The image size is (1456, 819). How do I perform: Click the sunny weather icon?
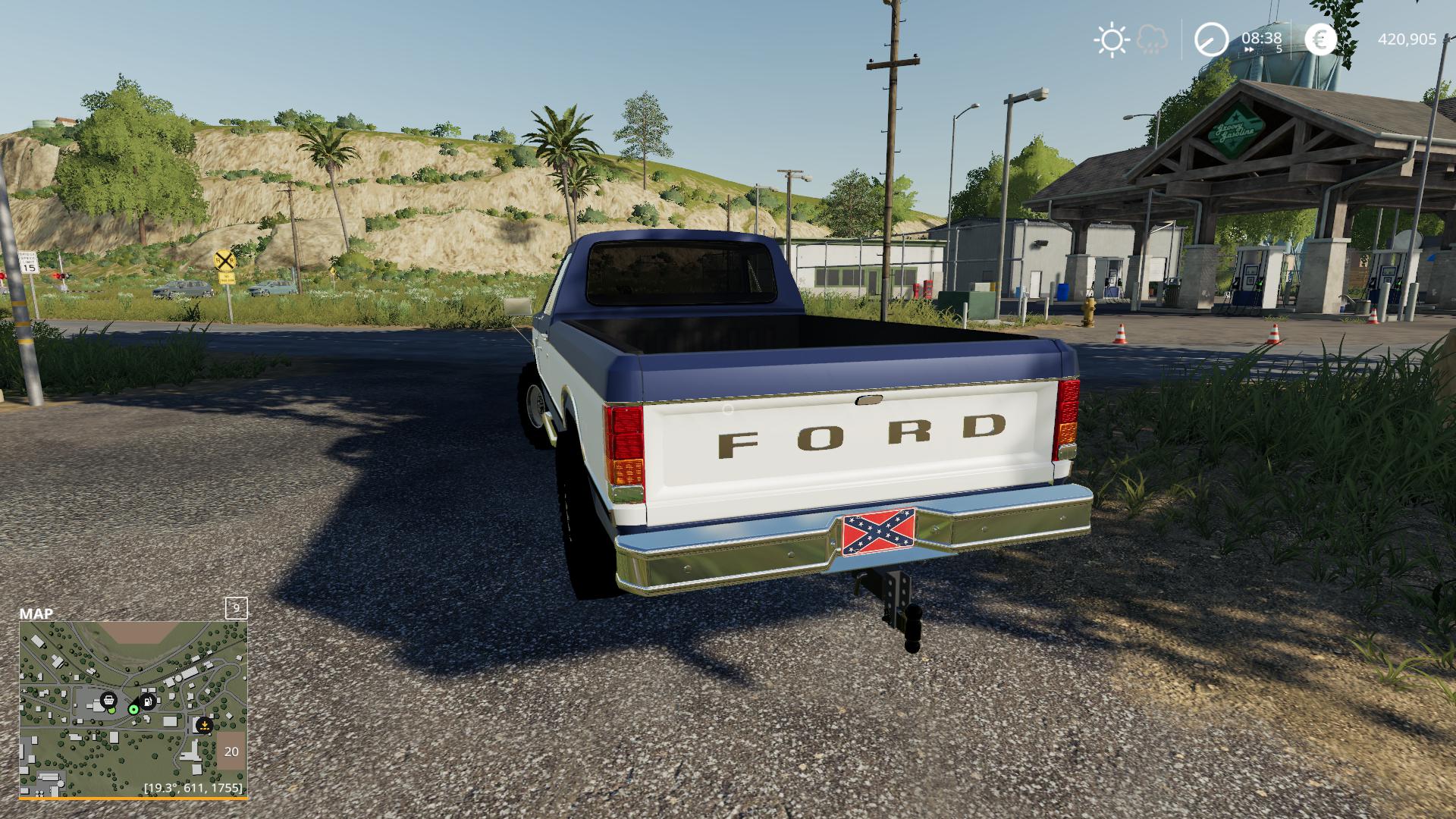(1112, 39)
